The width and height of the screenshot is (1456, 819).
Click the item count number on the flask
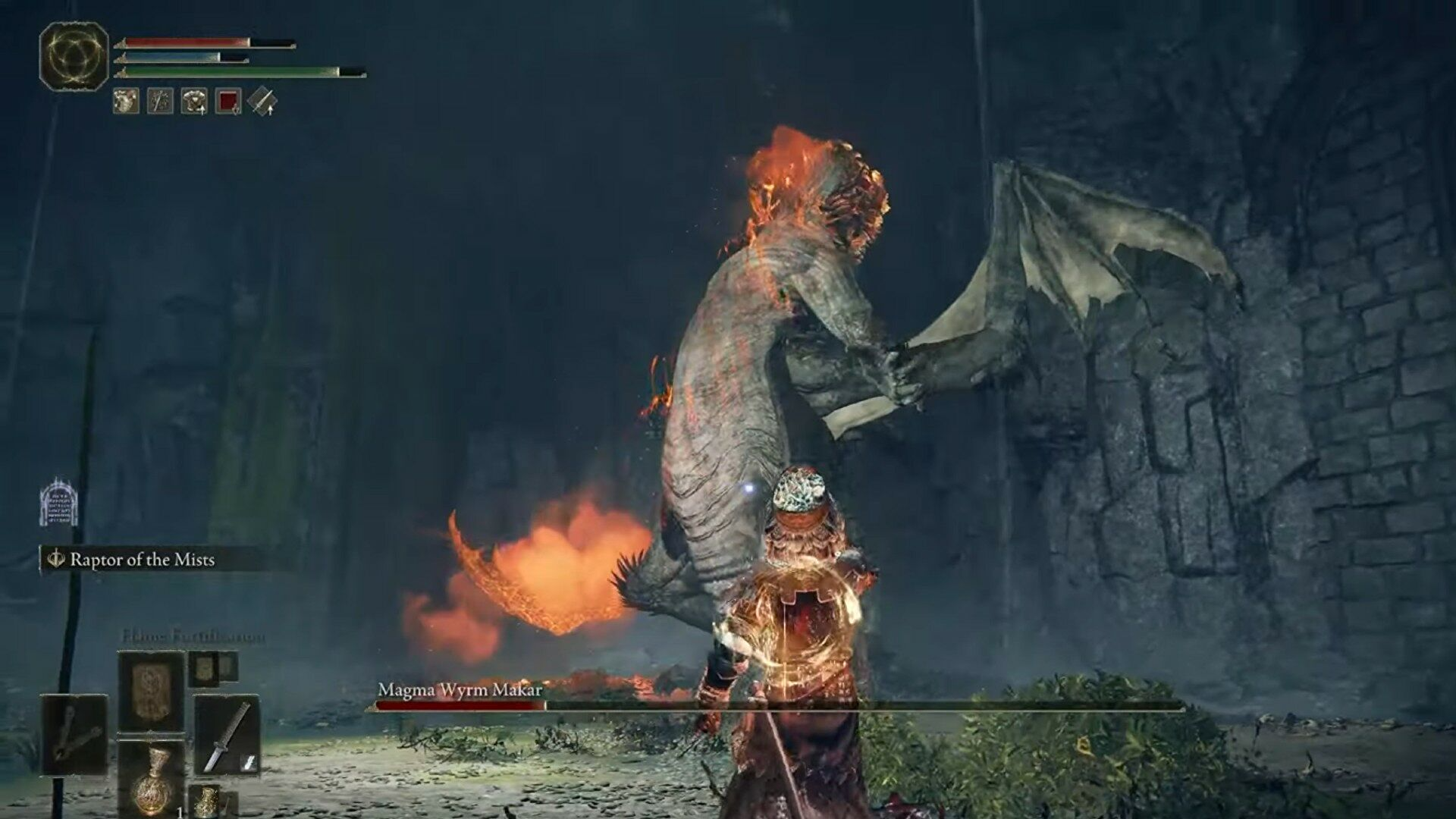pos(180,811)
